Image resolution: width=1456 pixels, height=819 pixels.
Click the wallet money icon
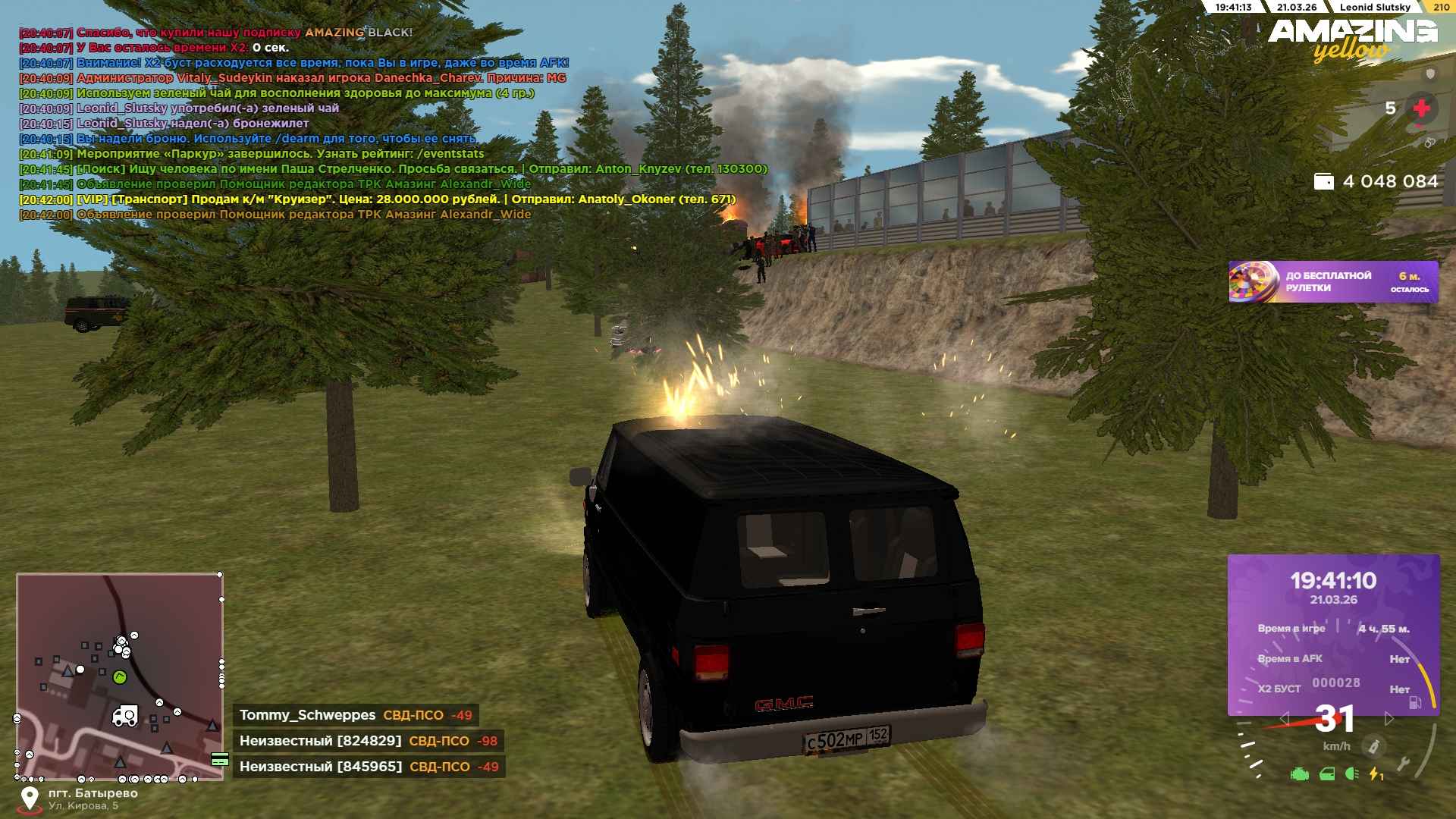1323,181
